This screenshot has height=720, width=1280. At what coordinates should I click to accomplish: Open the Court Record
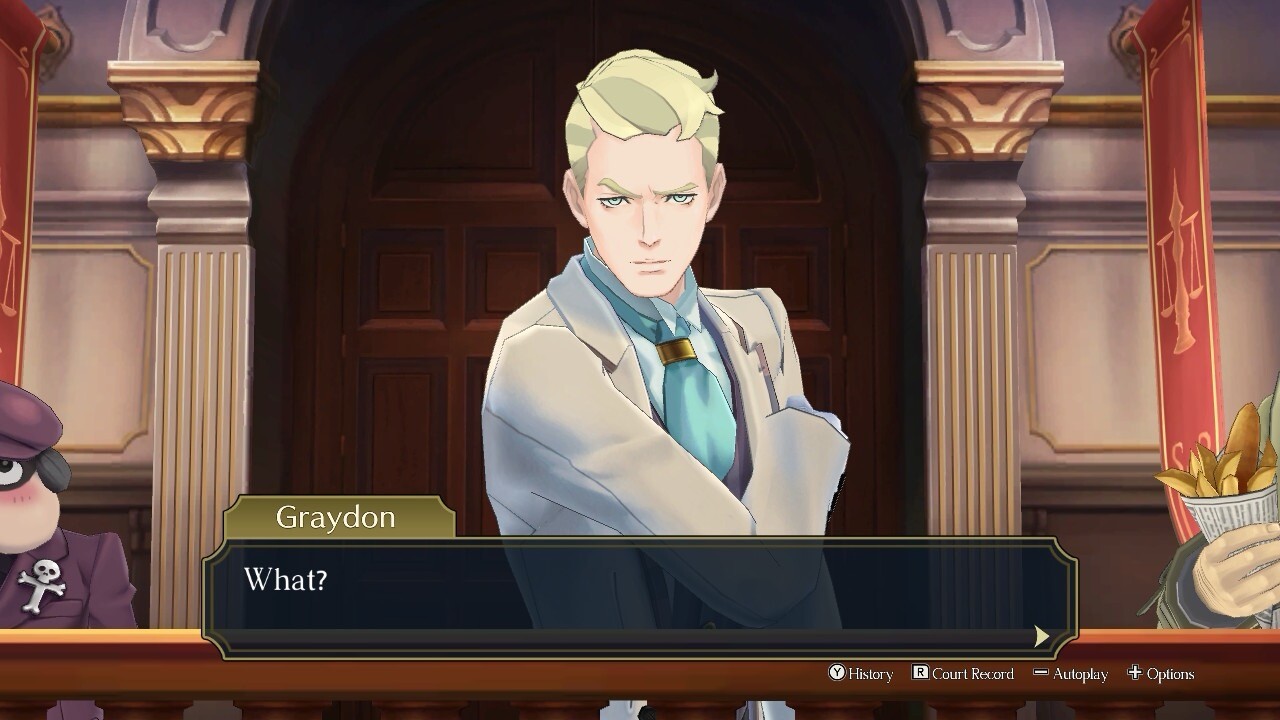pos(963,674)
